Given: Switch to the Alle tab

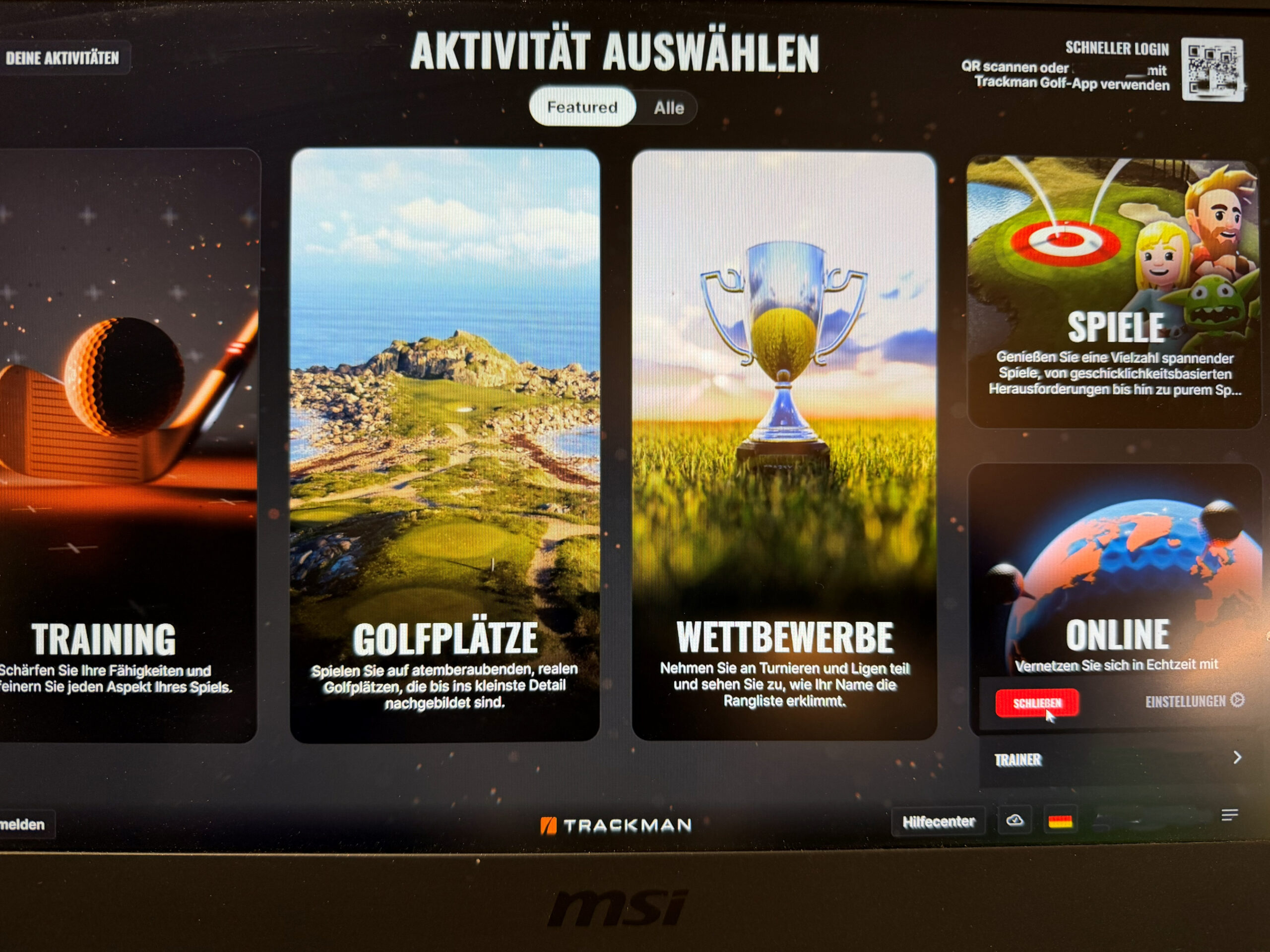Looking at the screenshot, I should click(669, 108).
